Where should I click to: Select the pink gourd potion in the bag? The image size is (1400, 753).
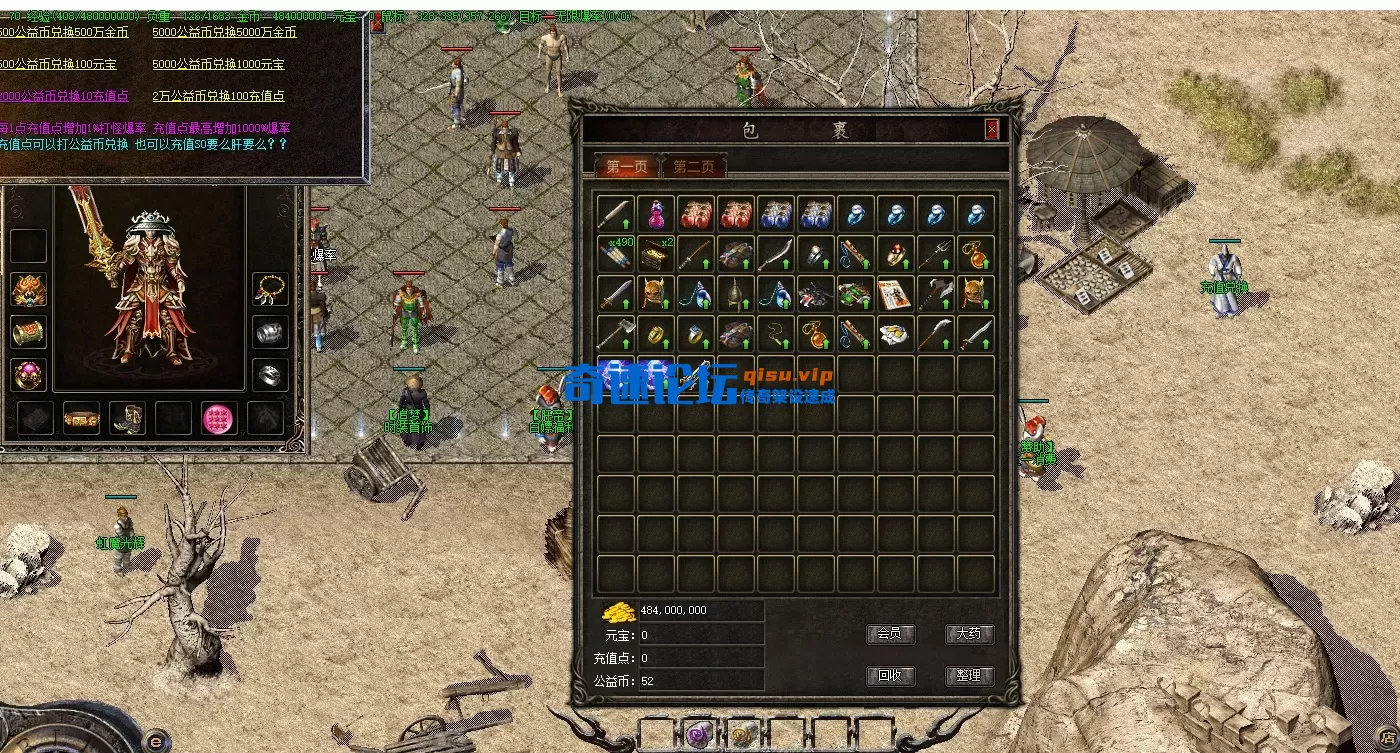[656, 213]
